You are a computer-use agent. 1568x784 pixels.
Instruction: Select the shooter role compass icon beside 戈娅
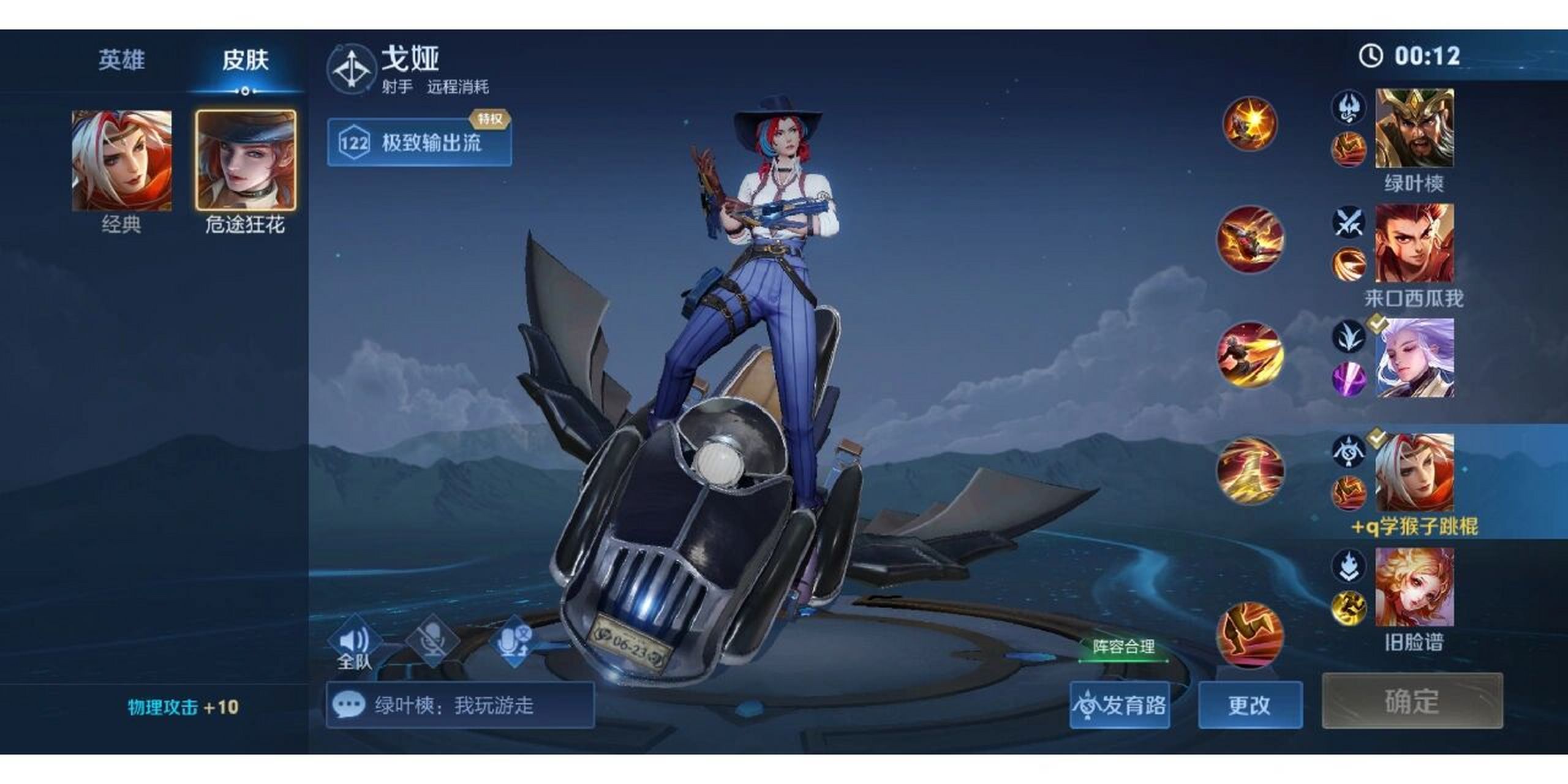(x=352, y=68)
